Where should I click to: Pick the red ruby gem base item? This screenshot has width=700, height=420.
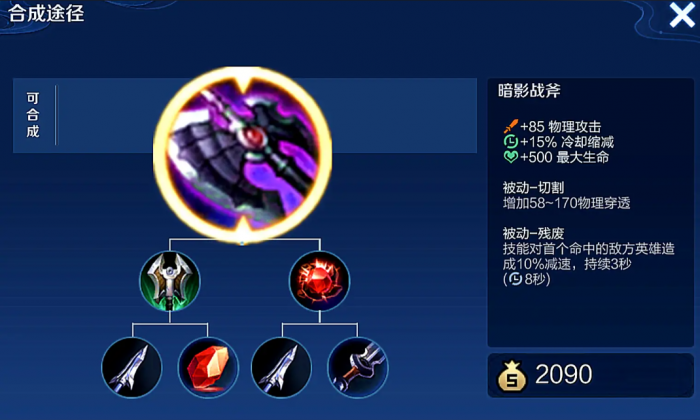(207, 367)
